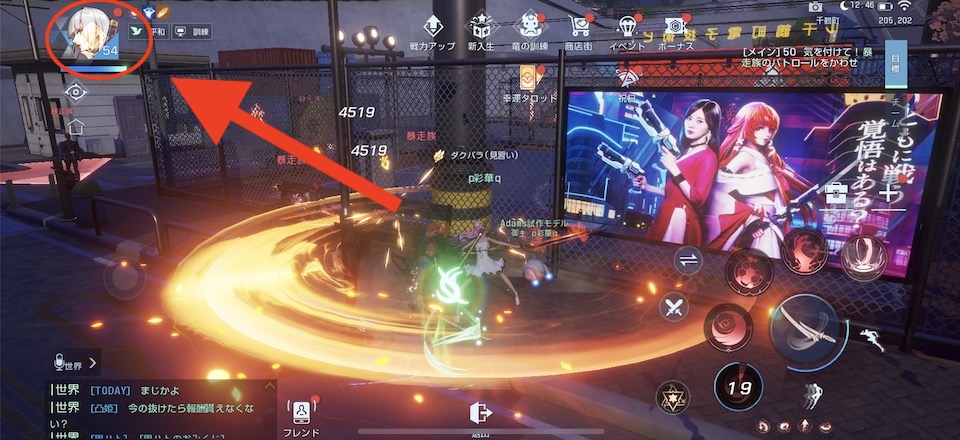Expand the 世界 world chat channel
Viewport: 960px width, 440px height.
(x=76, y=362)
